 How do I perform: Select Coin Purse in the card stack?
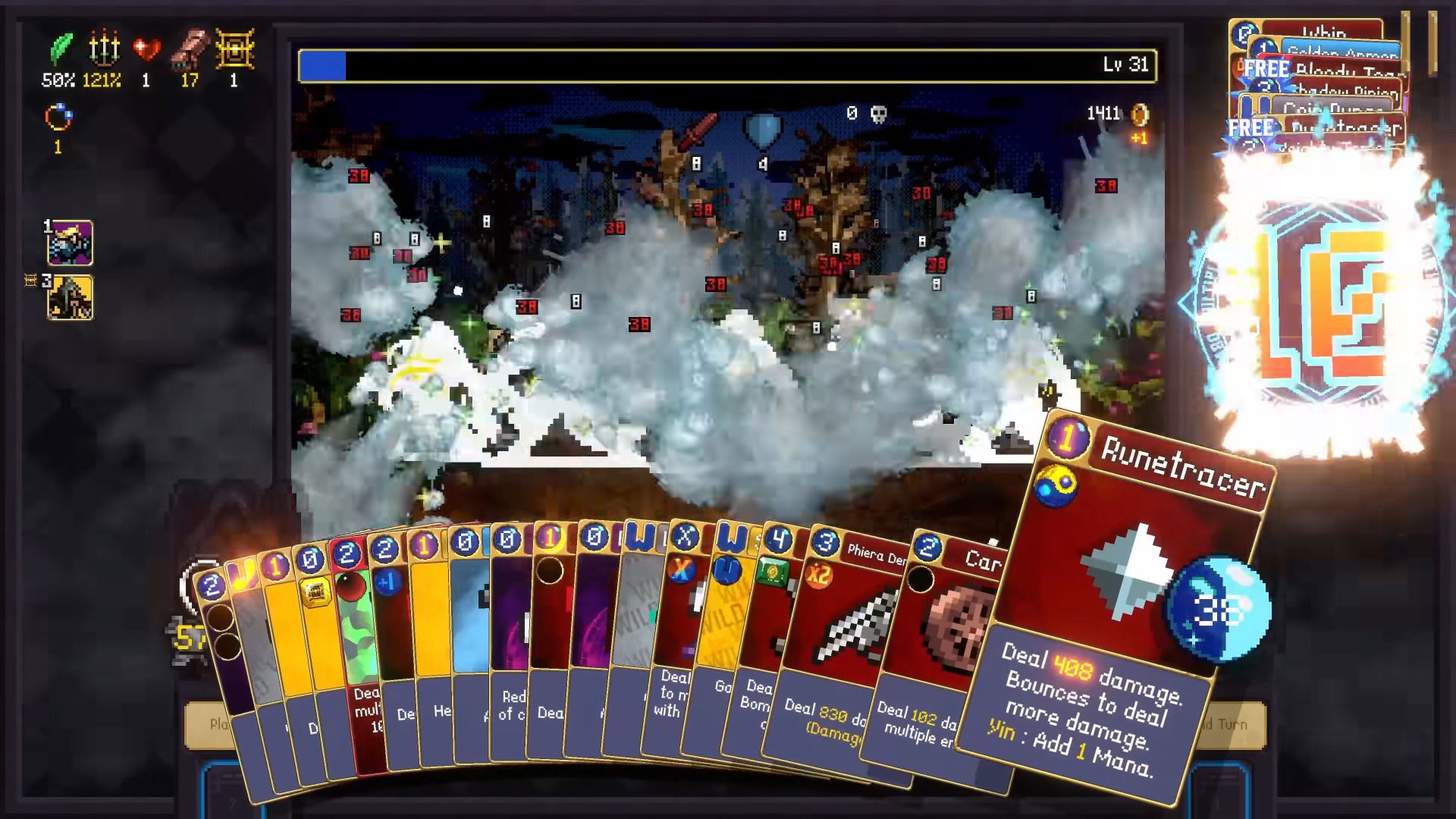point(1333,108)
